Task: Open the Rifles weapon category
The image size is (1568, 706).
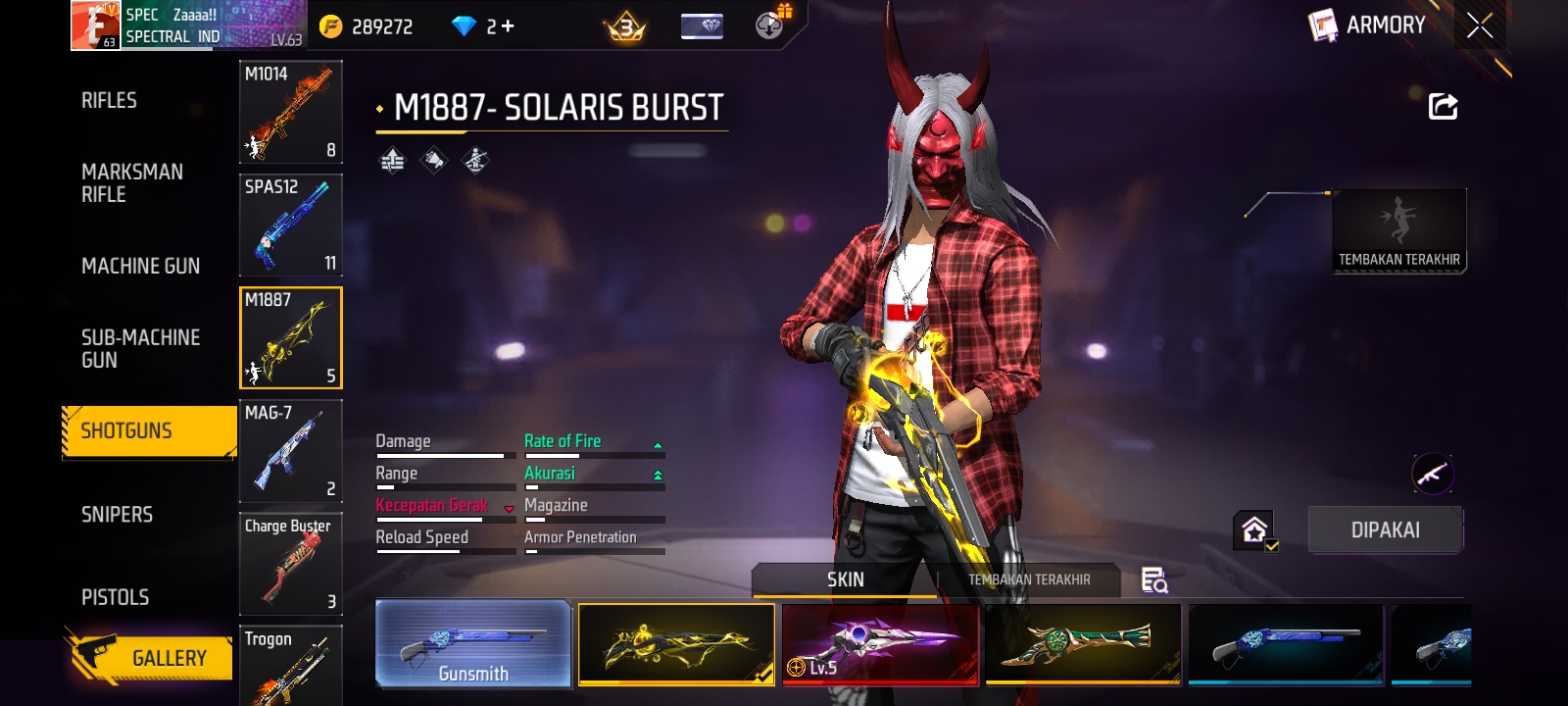Action: (109, 101)
